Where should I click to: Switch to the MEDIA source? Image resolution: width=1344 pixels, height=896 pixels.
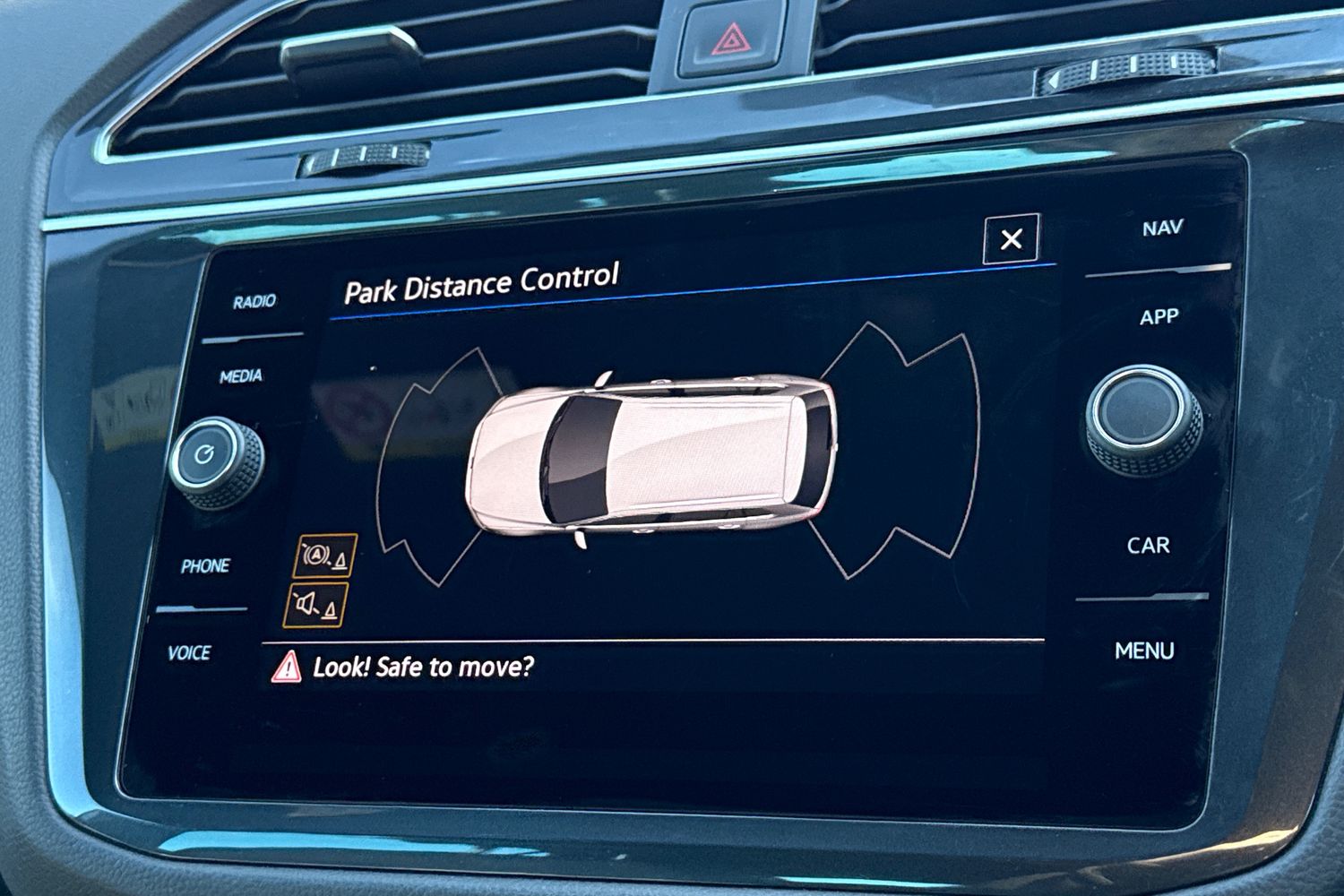point(241,376)
